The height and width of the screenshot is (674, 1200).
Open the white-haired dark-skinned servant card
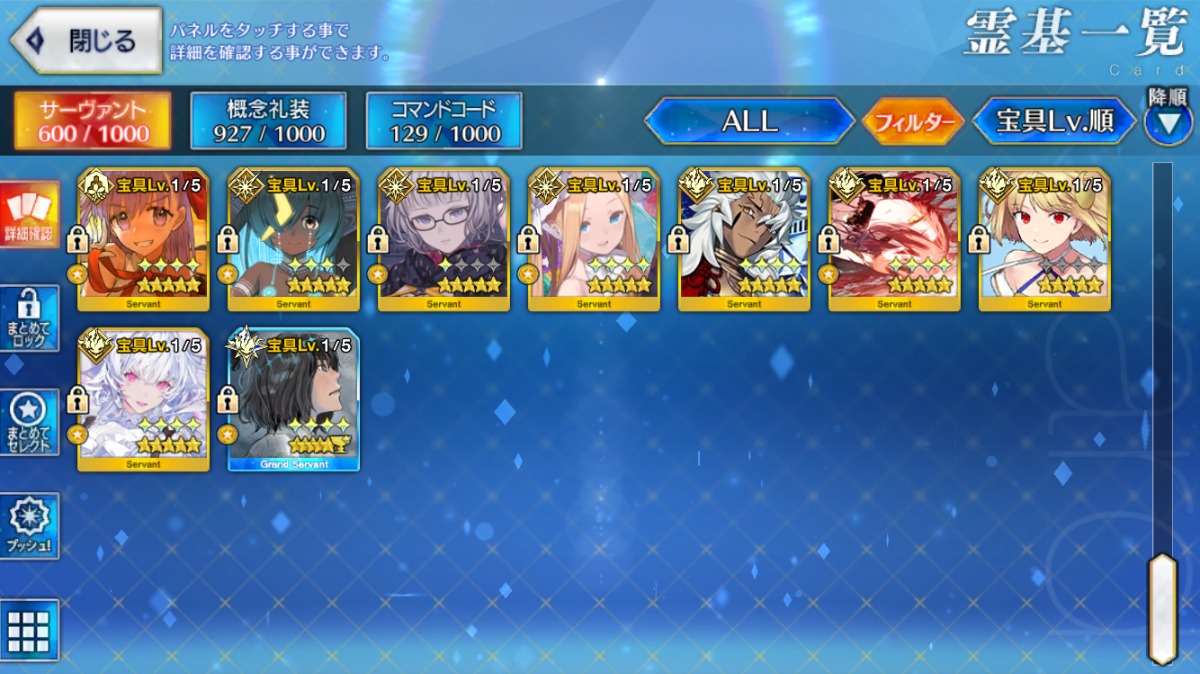(x=744, y=240)
